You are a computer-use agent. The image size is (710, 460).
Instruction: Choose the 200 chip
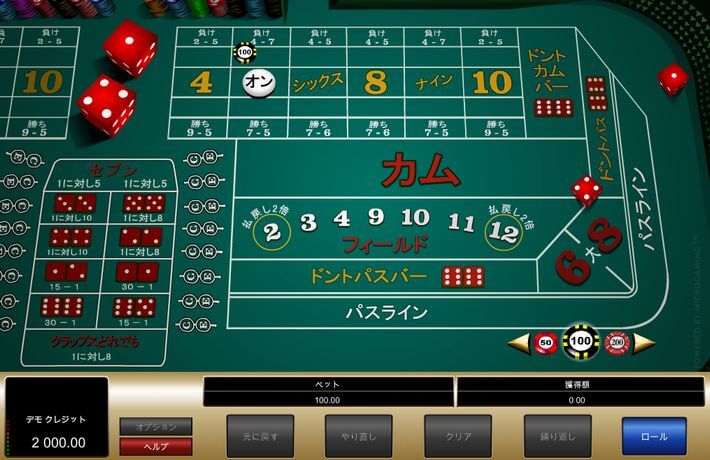click(616, 342)
